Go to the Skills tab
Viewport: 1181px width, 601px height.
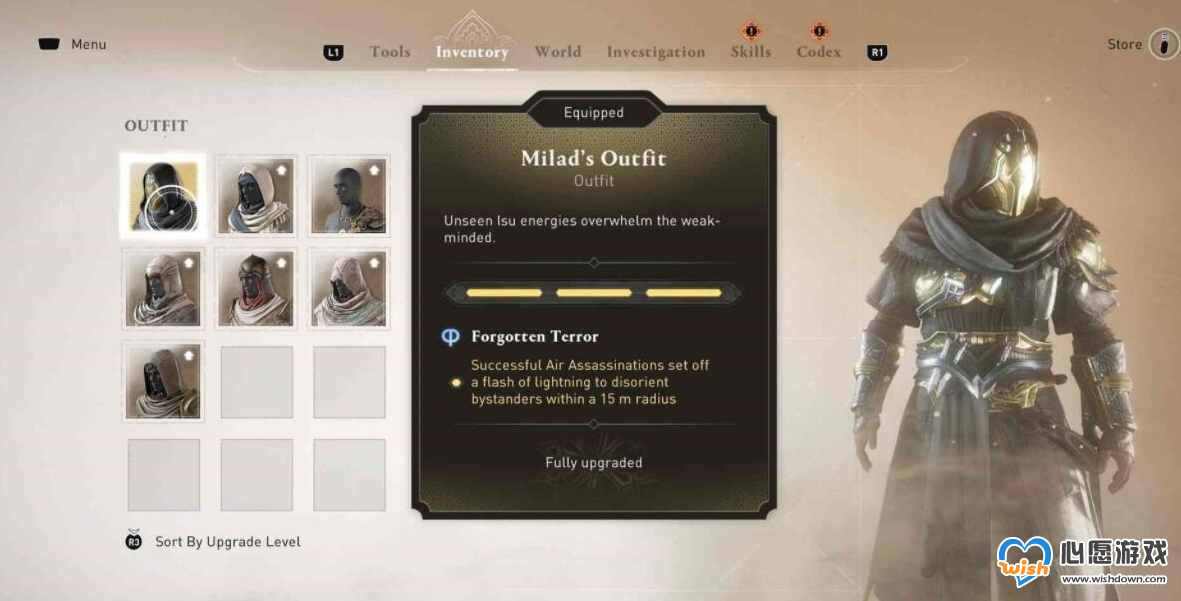click(x=750, y=52)
